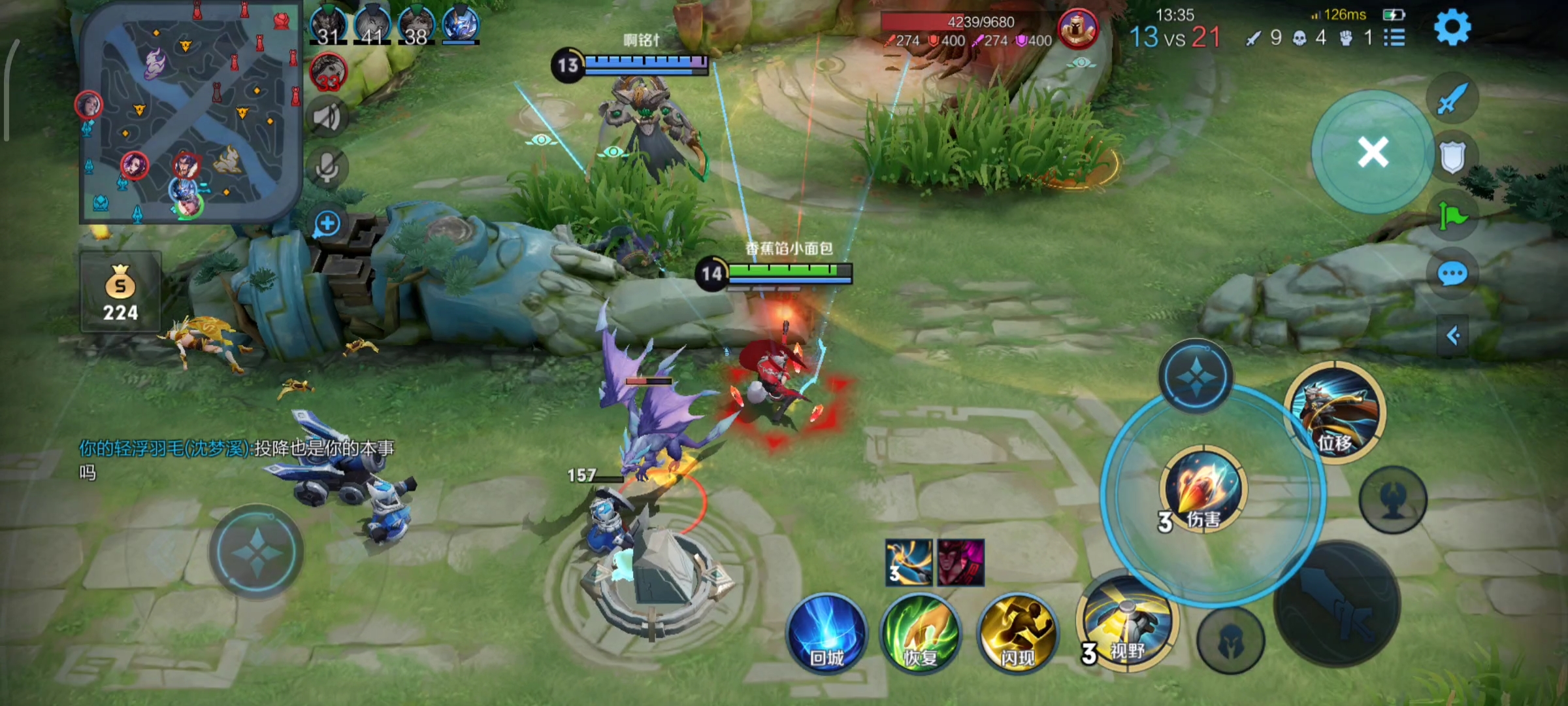The height and width of the screenshot is (706, 1568).
Task: Open the gold shop showing 224
Action: tap(121, 293)
